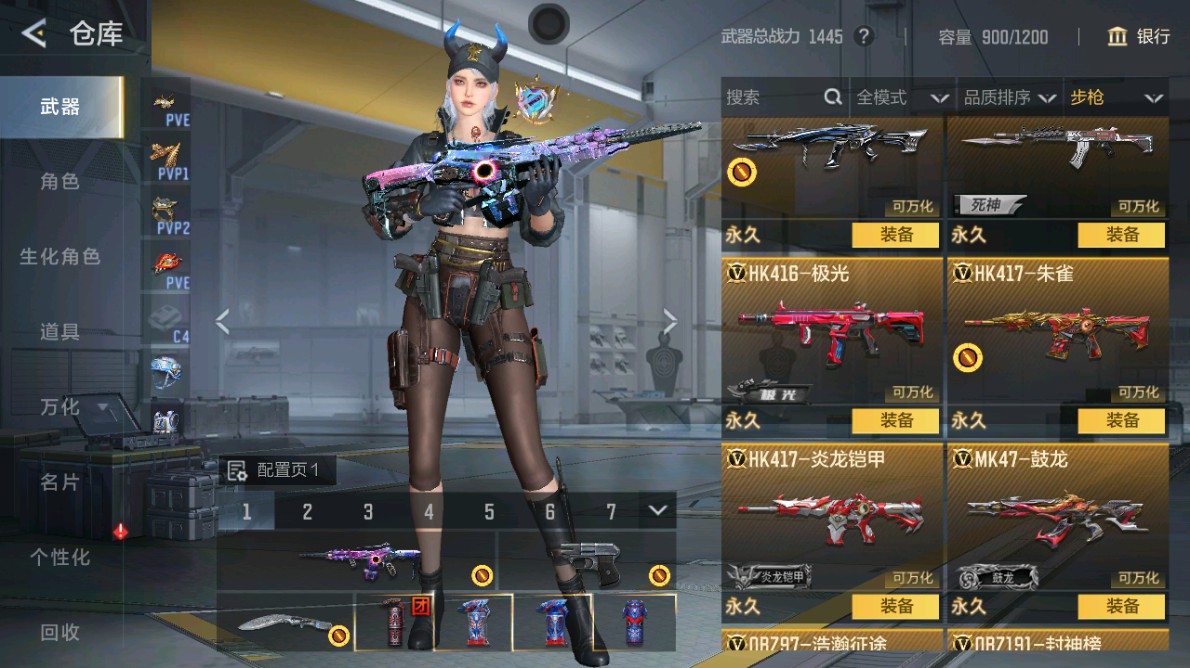Go back from the 仓库 warehouse screen
1190x668 pixels.
point(35,34)
